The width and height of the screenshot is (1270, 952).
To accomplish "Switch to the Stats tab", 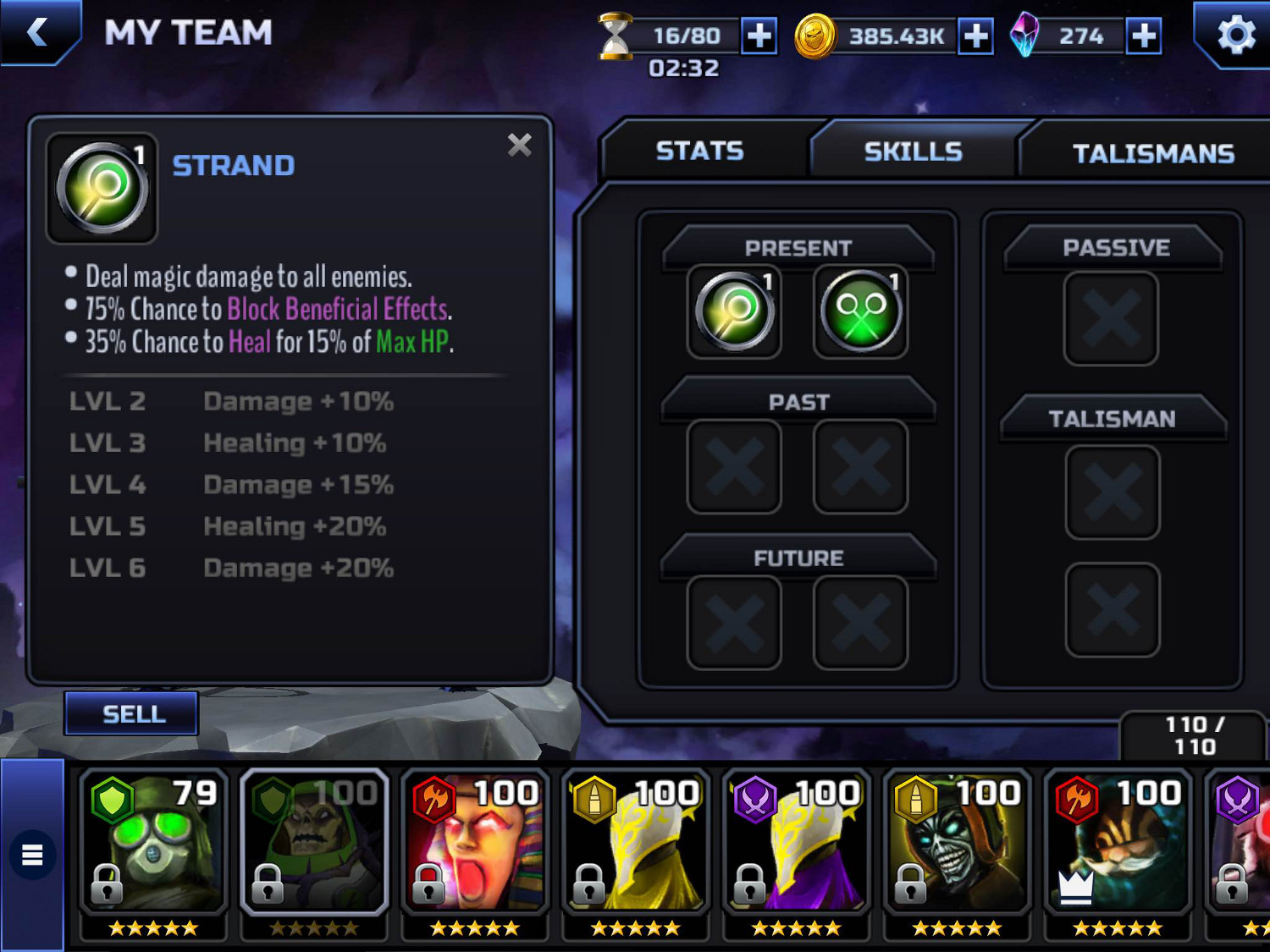I will [x=699, y=151].
